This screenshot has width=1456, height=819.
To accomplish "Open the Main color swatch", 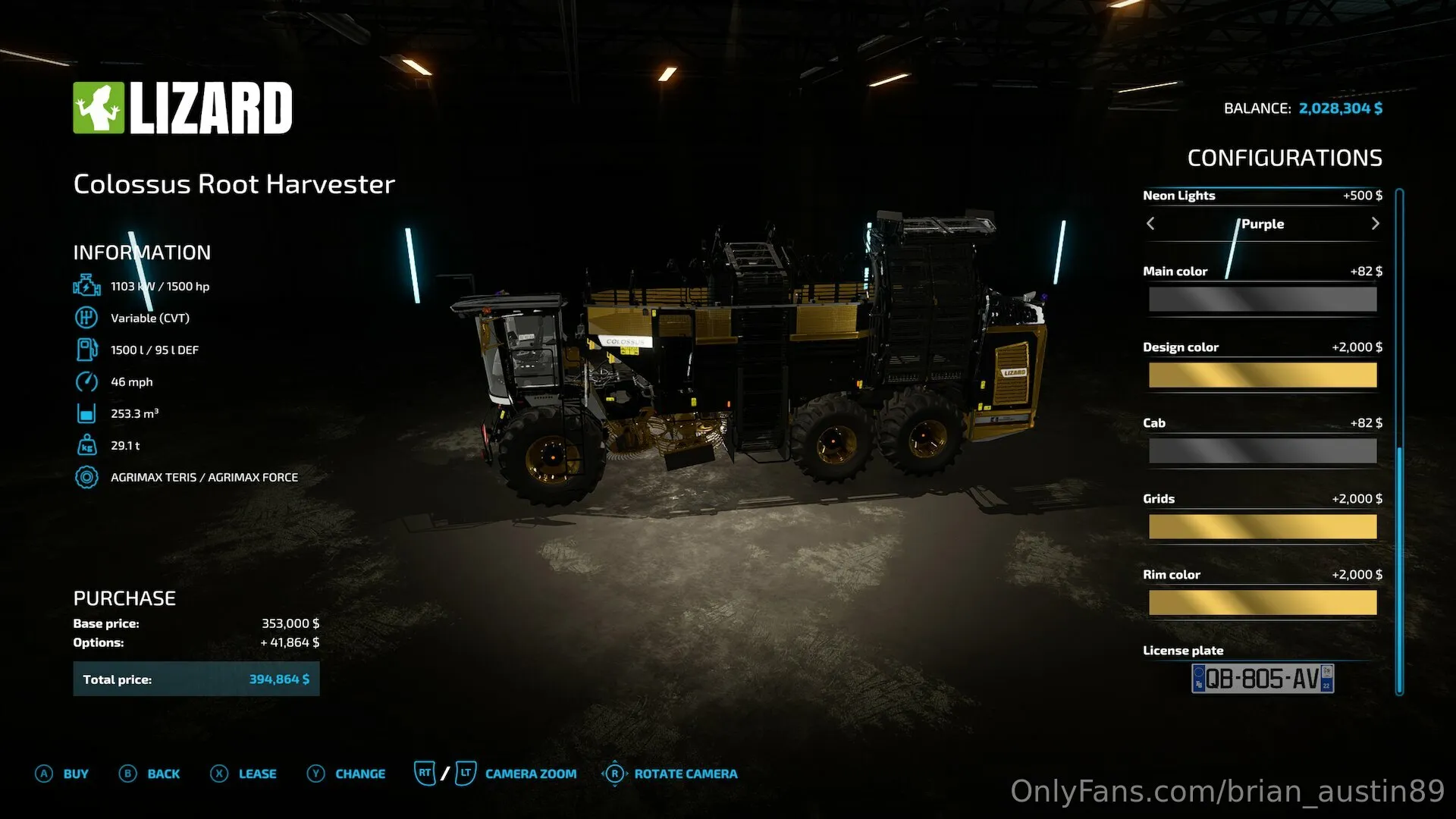I will pos(1262,300).
